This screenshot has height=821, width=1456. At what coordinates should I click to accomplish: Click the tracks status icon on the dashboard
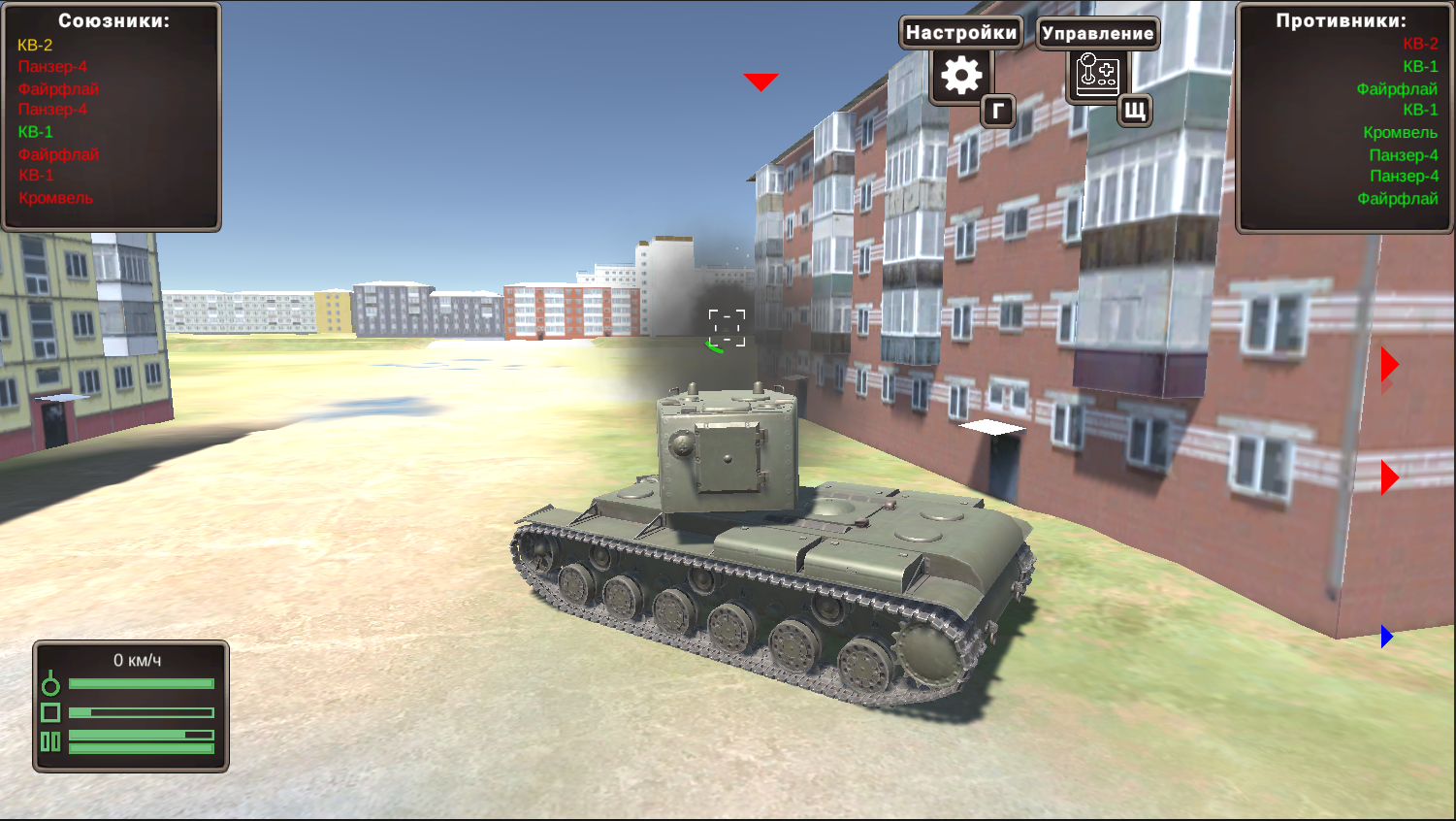[49, 739]
